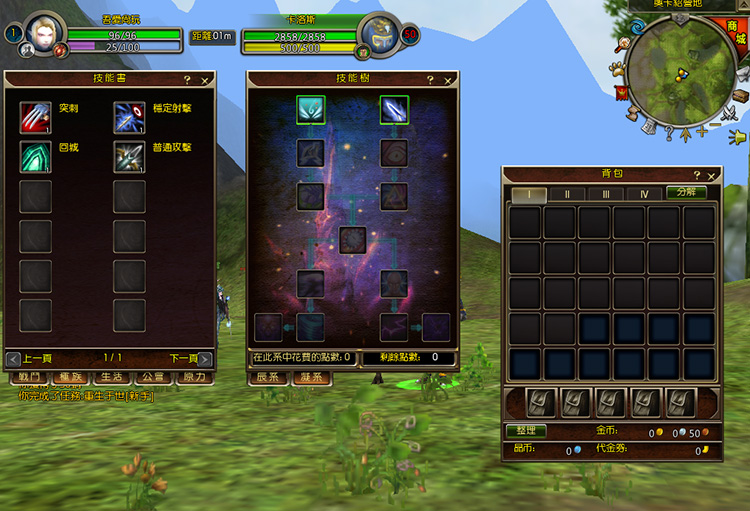
Task: Close the 技能書 skill book window
Action: (205, 80)
